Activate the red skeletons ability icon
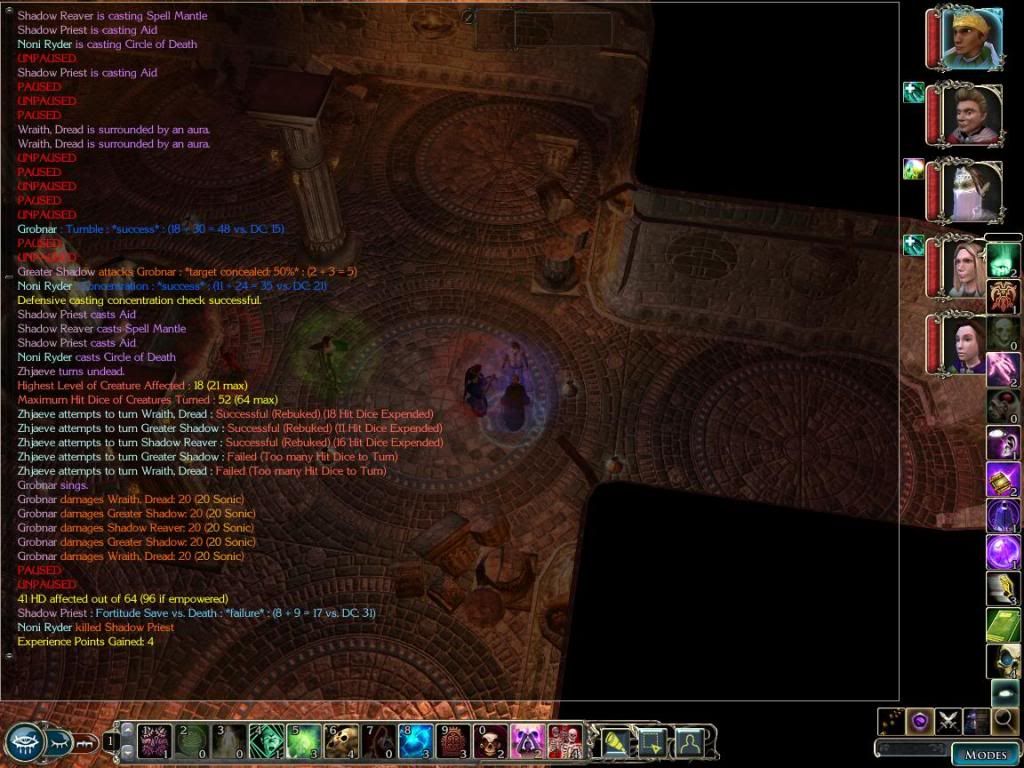The height and width of the screenshot is (768, 1024). pos(564,741)
